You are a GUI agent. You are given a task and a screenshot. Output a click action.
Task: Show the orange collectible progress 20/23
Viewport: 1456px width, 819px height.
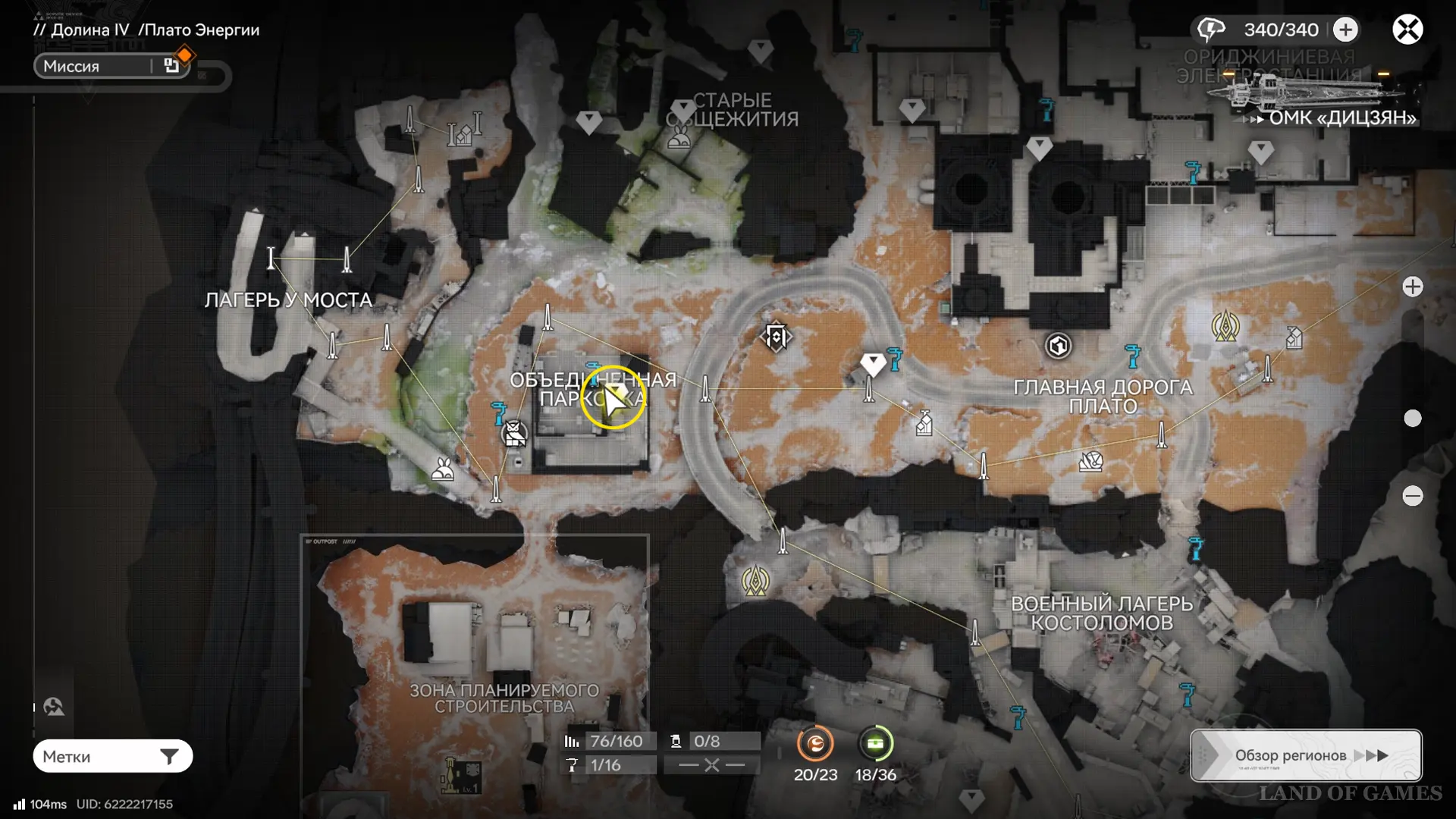tap(815, 744)
